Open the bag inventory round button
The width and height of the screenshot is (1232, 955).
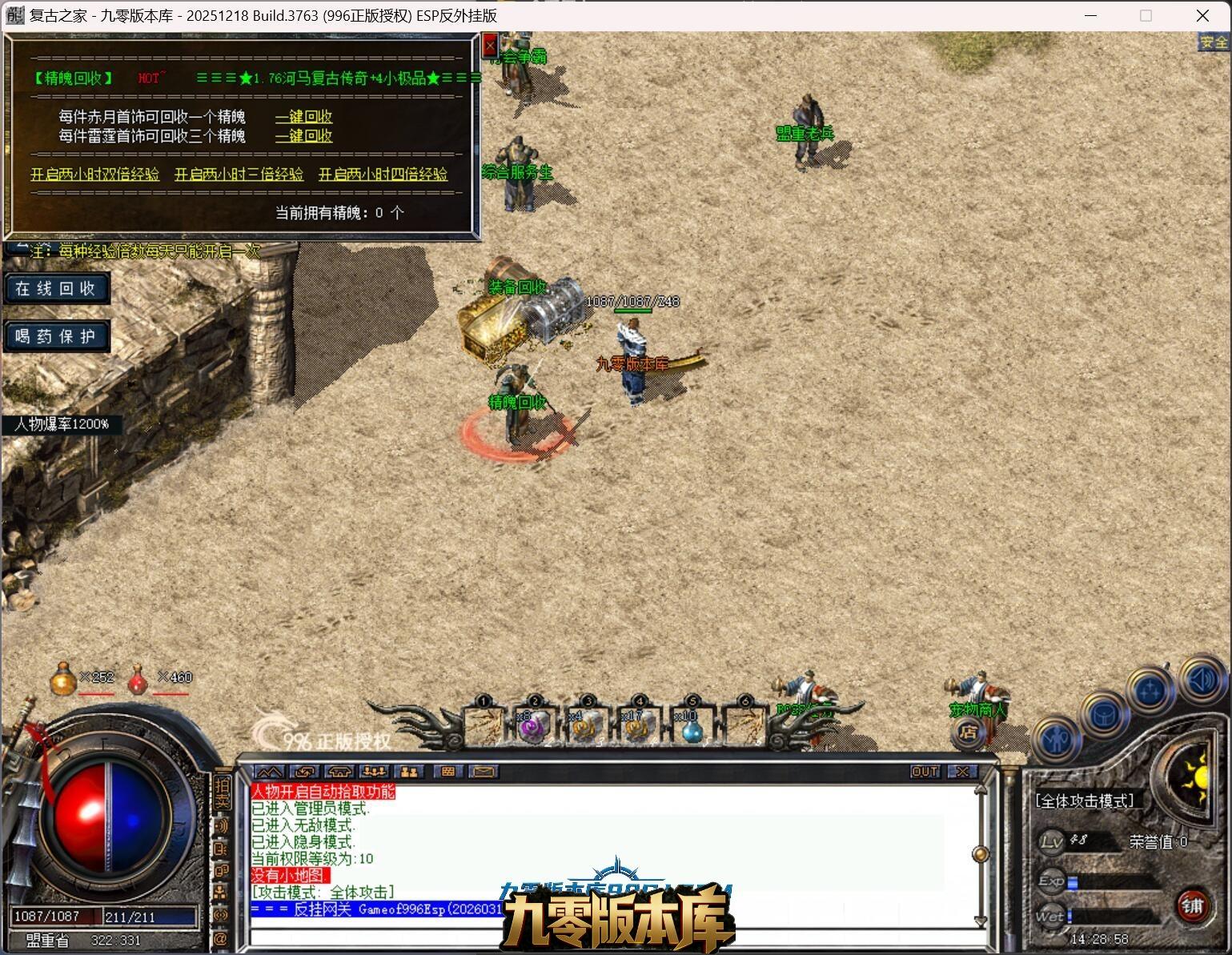click(1104, 714)
